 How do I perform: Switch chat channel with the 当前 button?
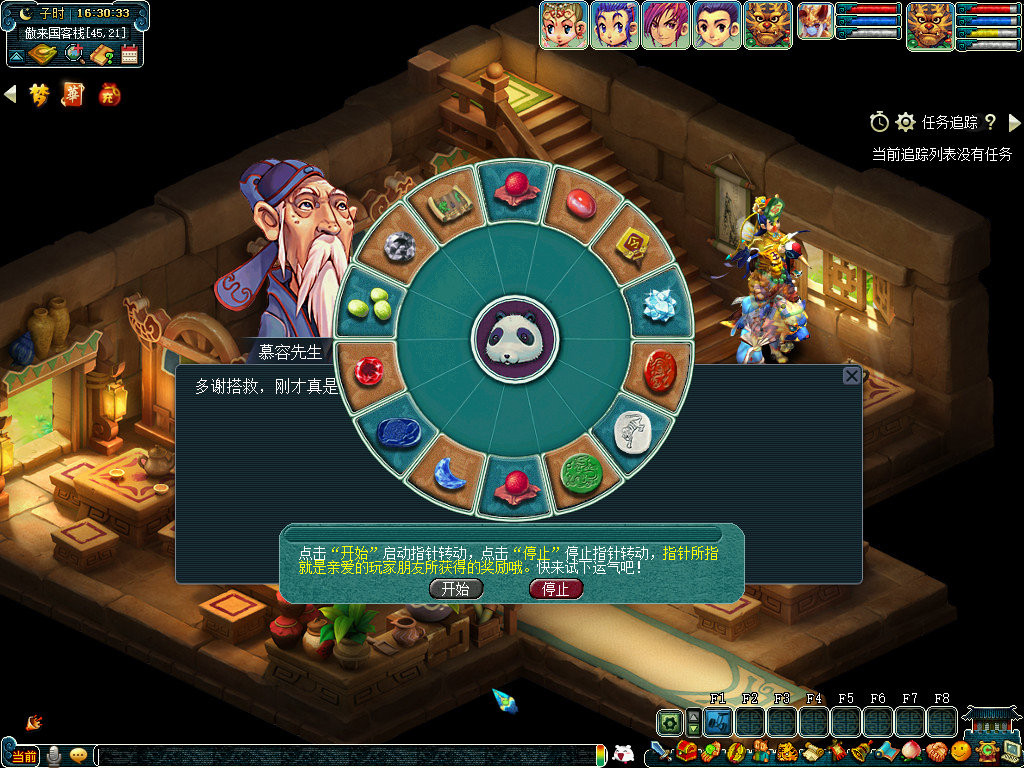tap(24, 755)
